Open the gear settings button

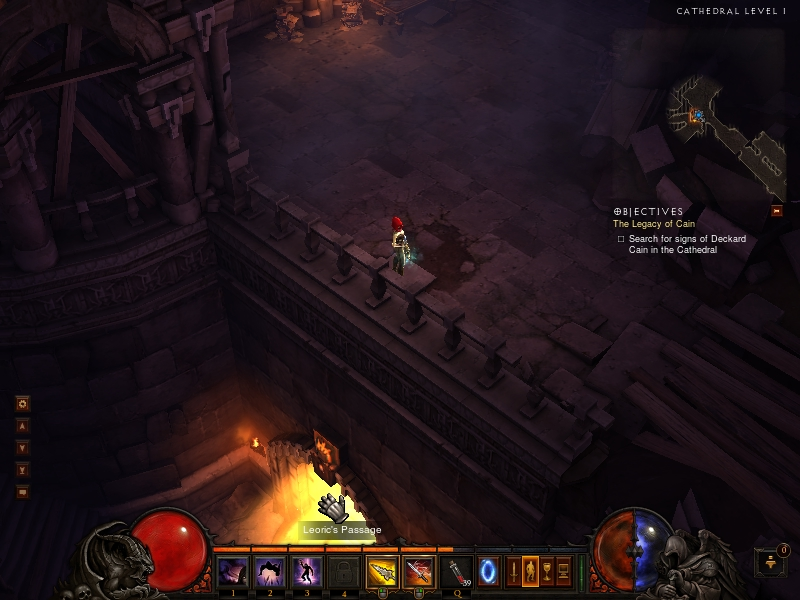coord(22,404)
